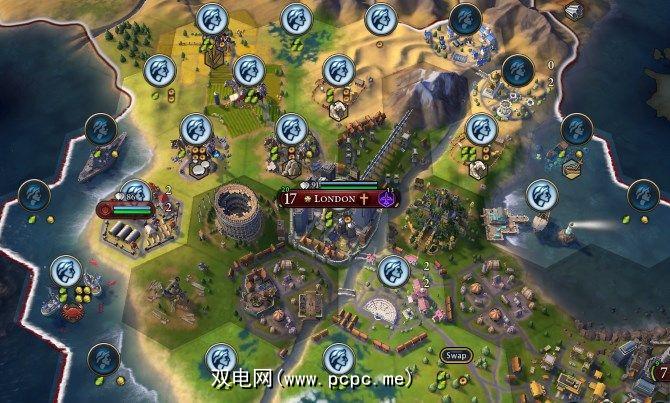Click the Swap tile button
The width and height of the screenshot is (670, 403).
(455, 356)
